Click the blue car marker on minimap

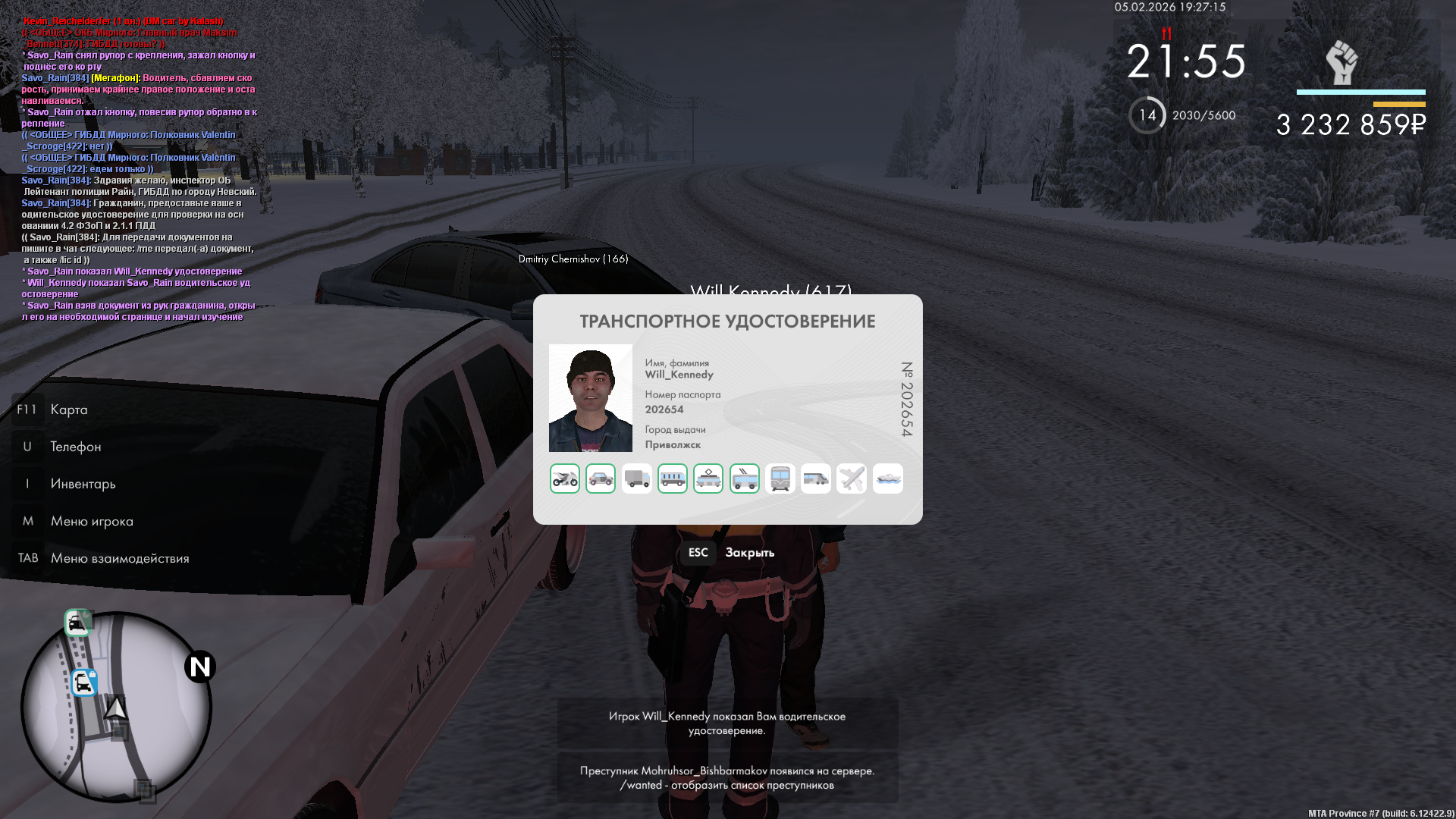coord(83,682)
